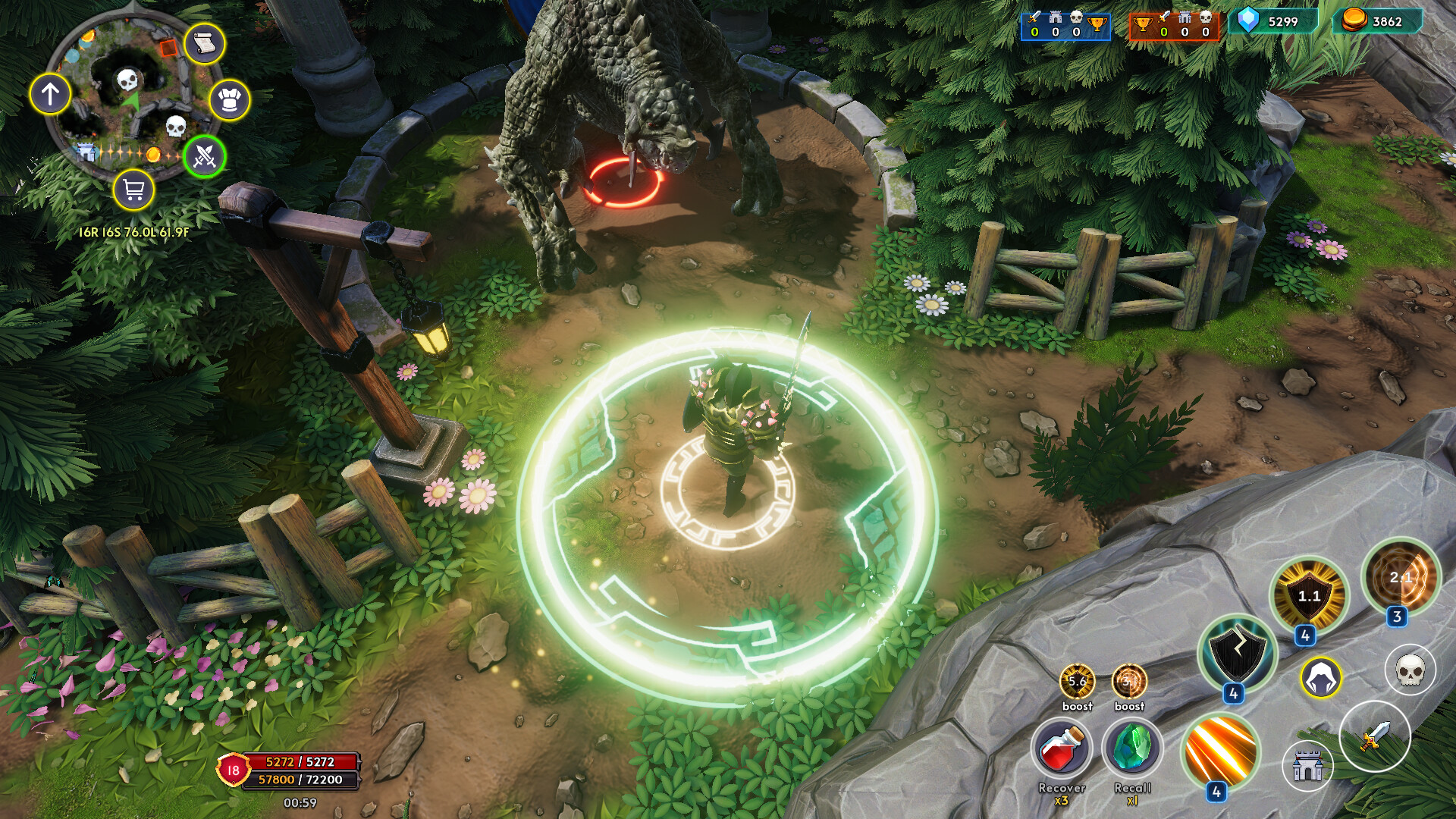Image resolution: width=1456 pixels, height=819 pixels.
Task: Click the white hooded figure icon
Action: coord(1321,677)
